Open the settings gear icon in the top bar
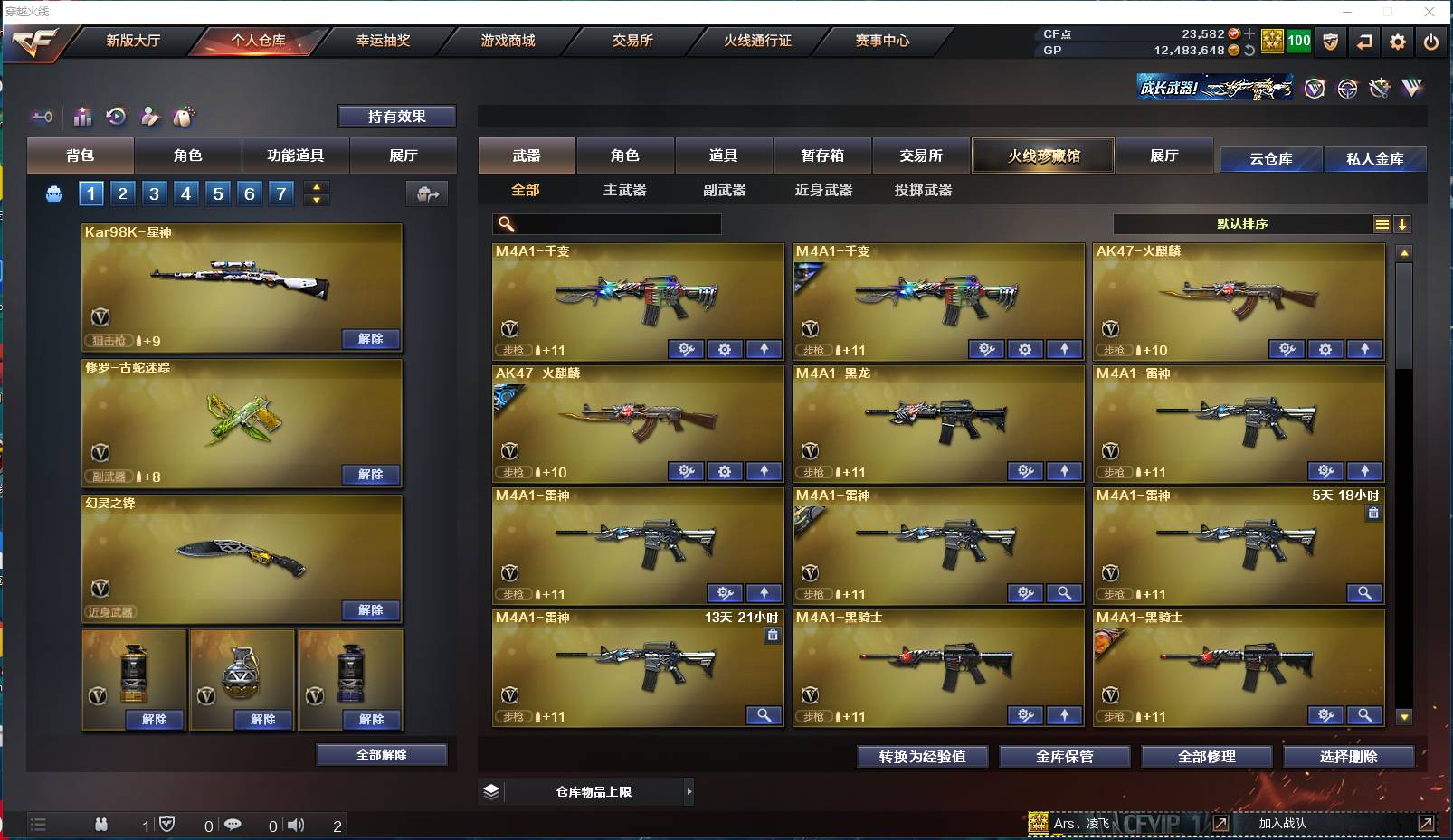The height and width of the screenshot is (840, 1453). coord(1399,41)
